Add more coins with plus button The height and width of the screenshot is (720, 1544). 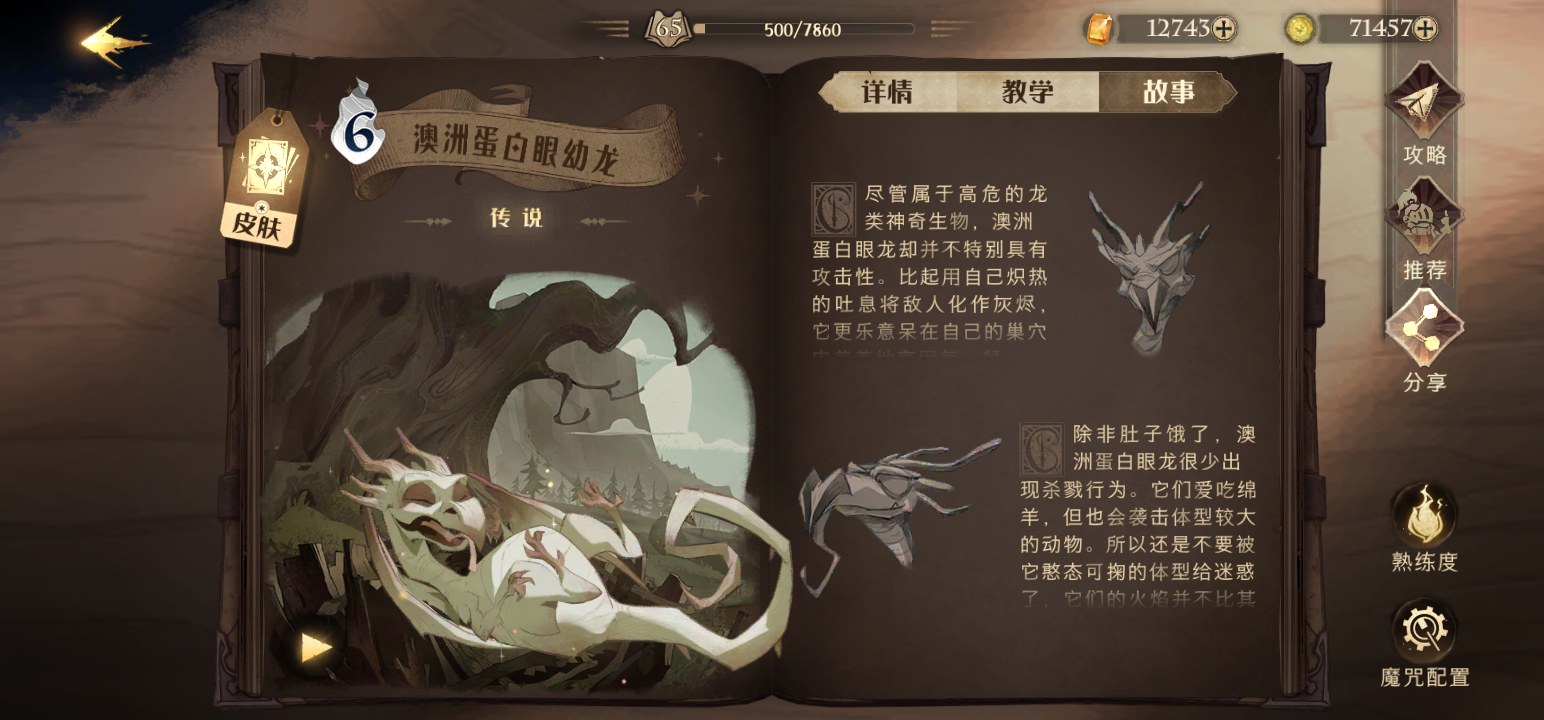coord(1425,29)
